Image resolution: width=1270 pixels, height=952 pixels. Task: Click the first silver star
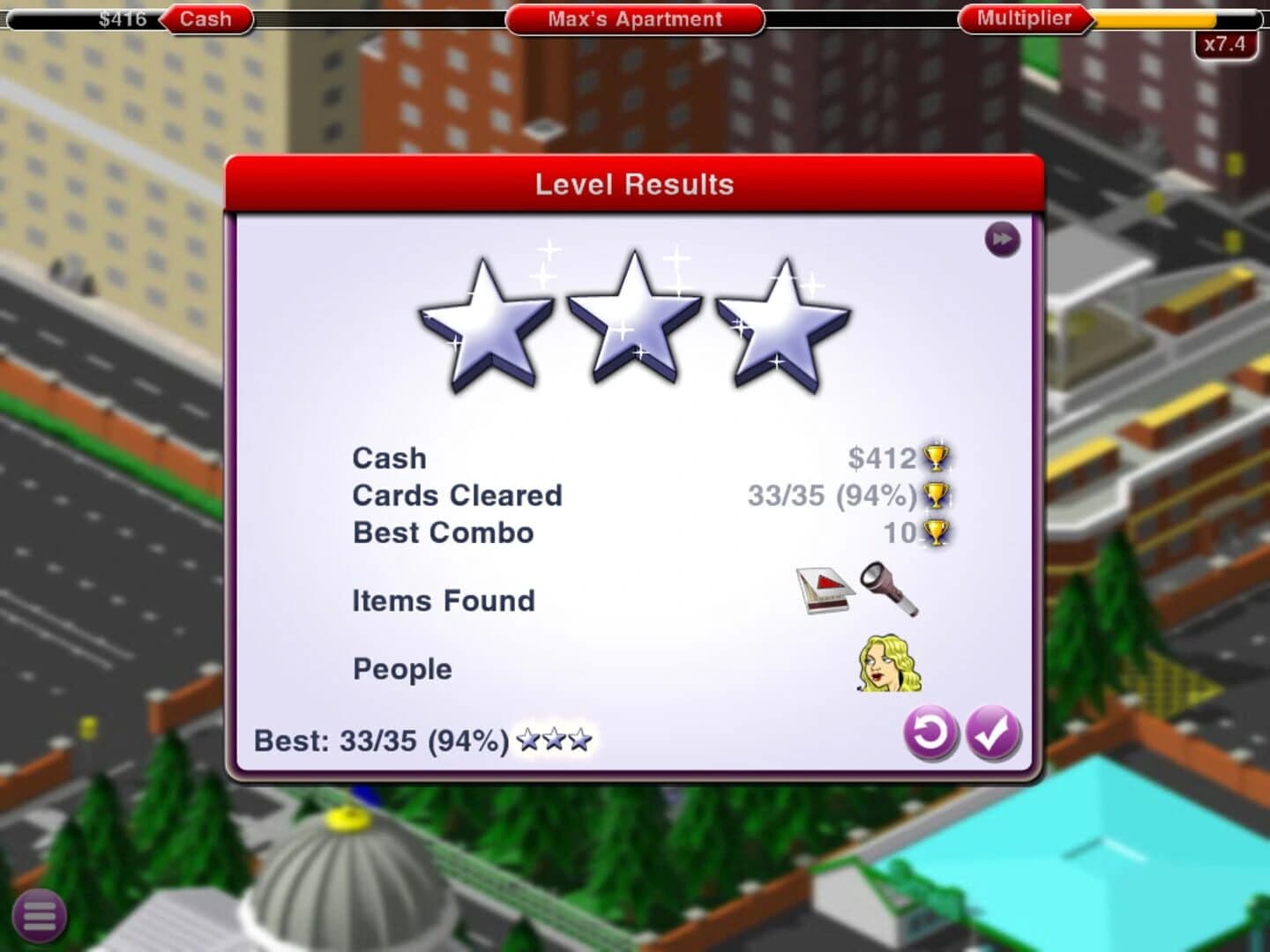tap(488, 322)
